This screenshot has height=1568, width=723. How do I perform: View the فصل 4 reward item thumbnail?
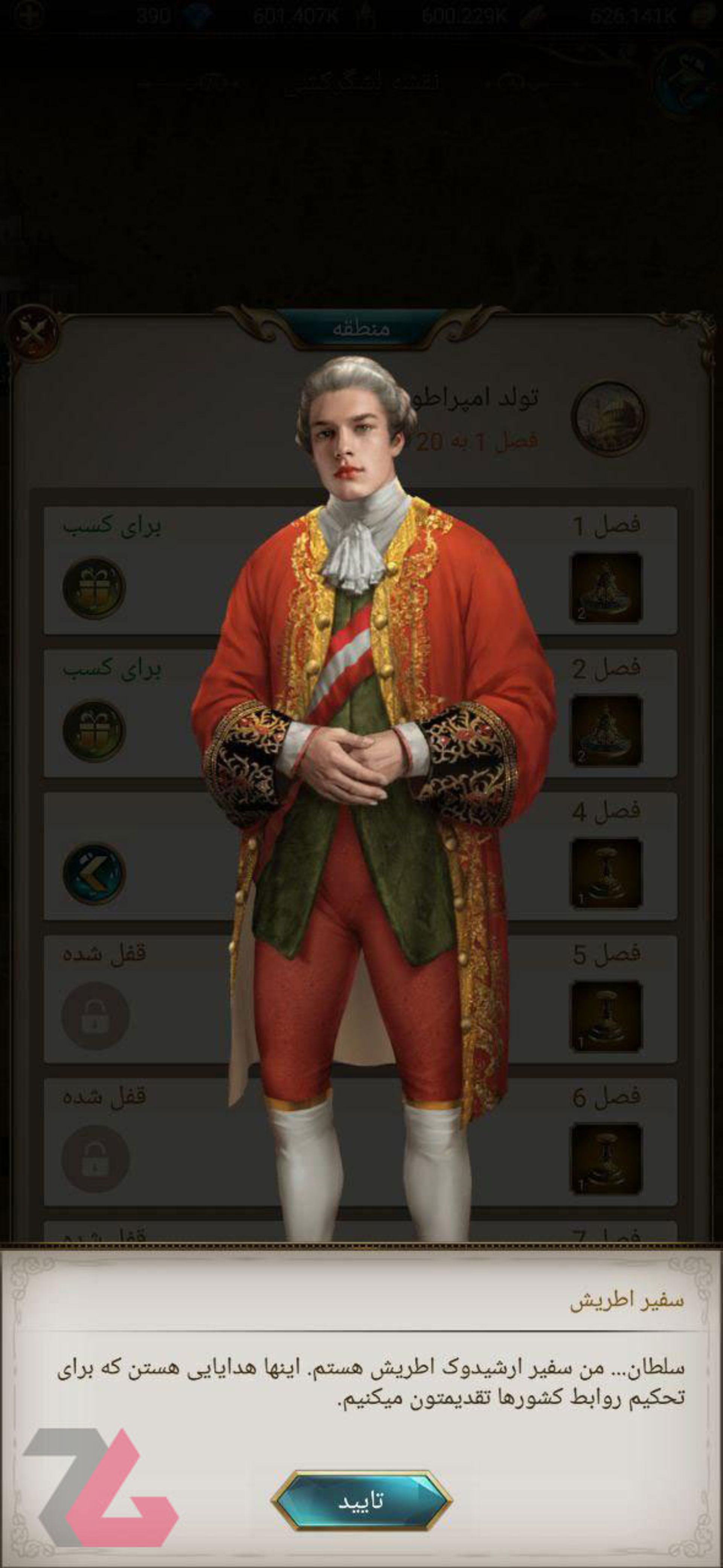tap(606, 873)
